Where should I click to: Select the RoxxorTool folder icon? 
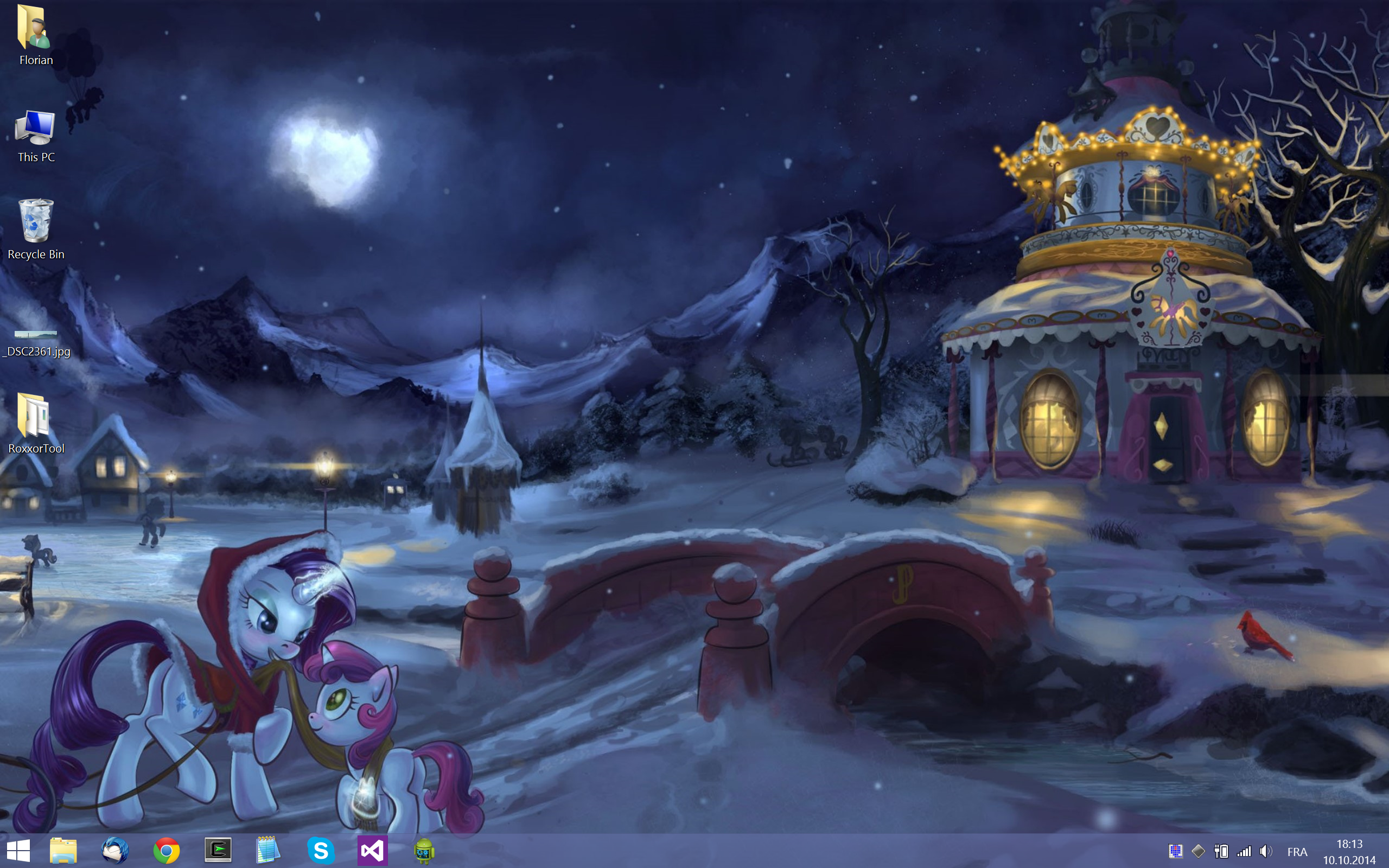[x=36, y=423]
